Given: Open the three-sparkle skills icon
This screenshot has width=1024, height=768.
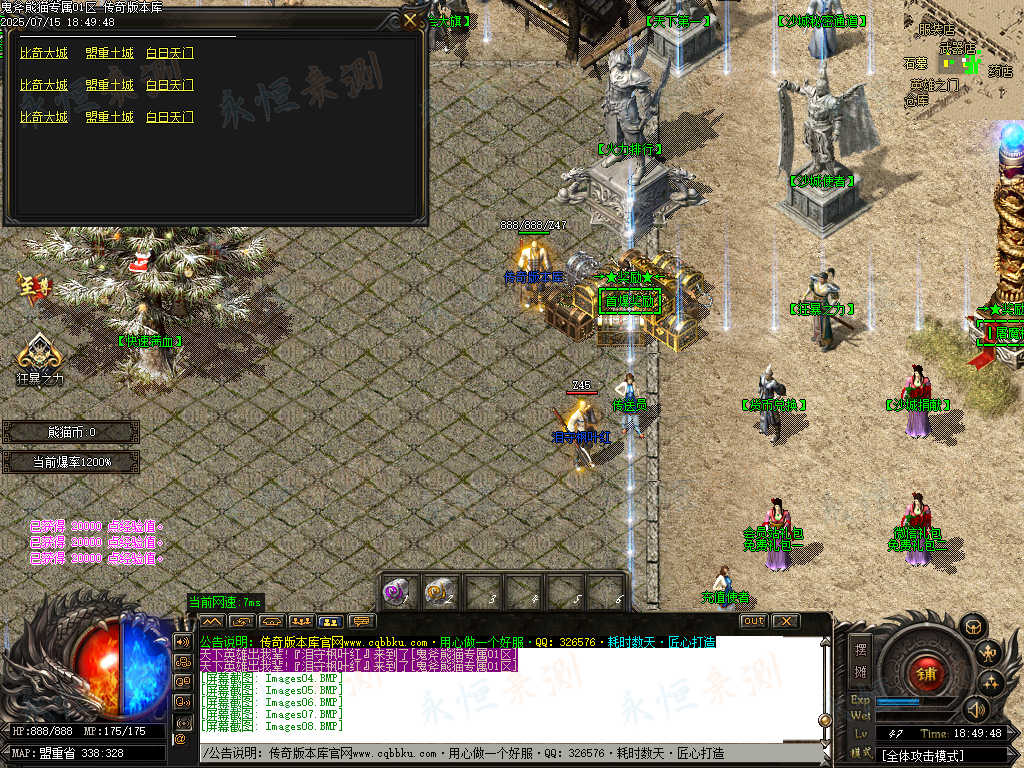Looking at the screenshot, I should tap(991, 683).
